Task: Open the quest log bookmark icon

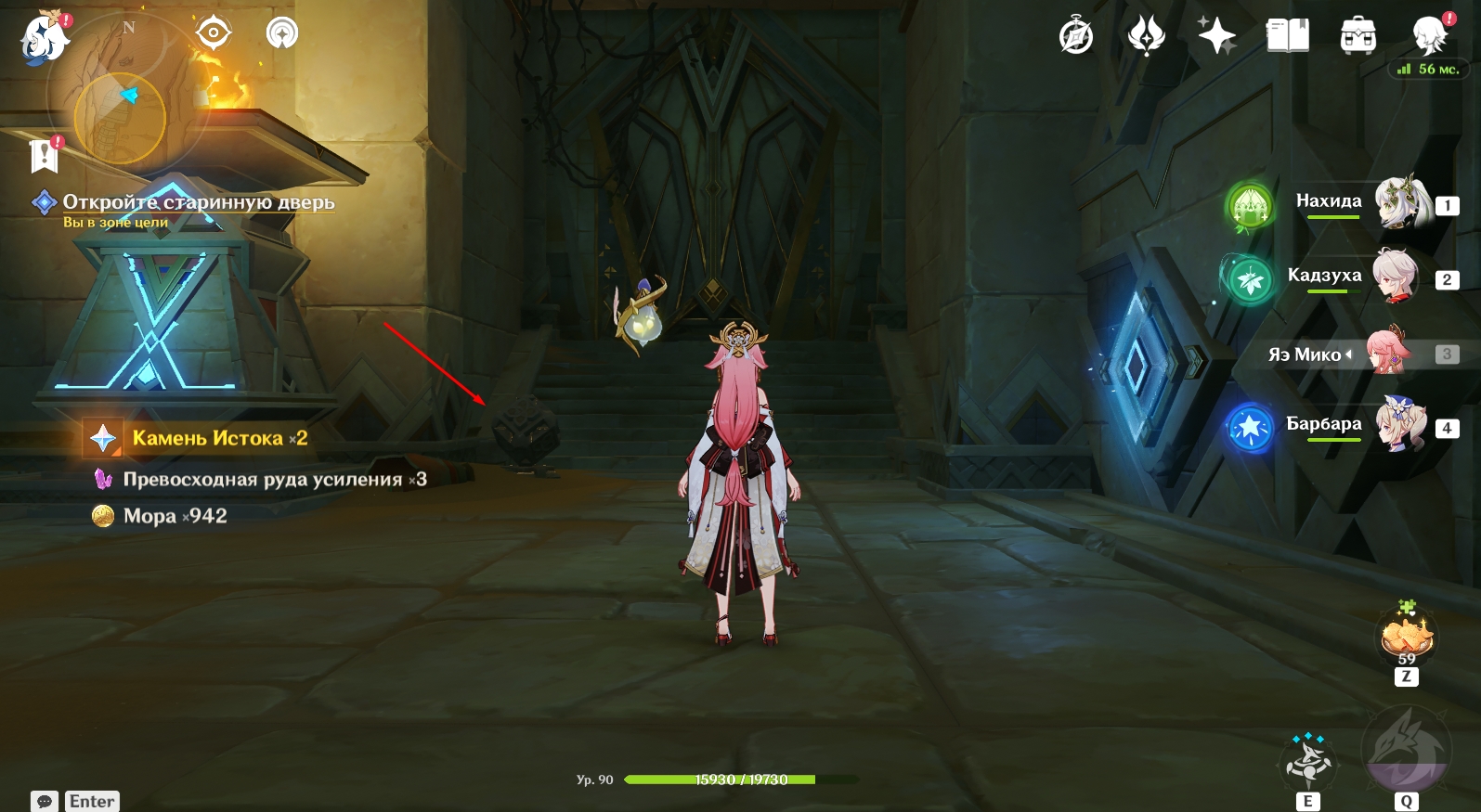Action: 45,155
